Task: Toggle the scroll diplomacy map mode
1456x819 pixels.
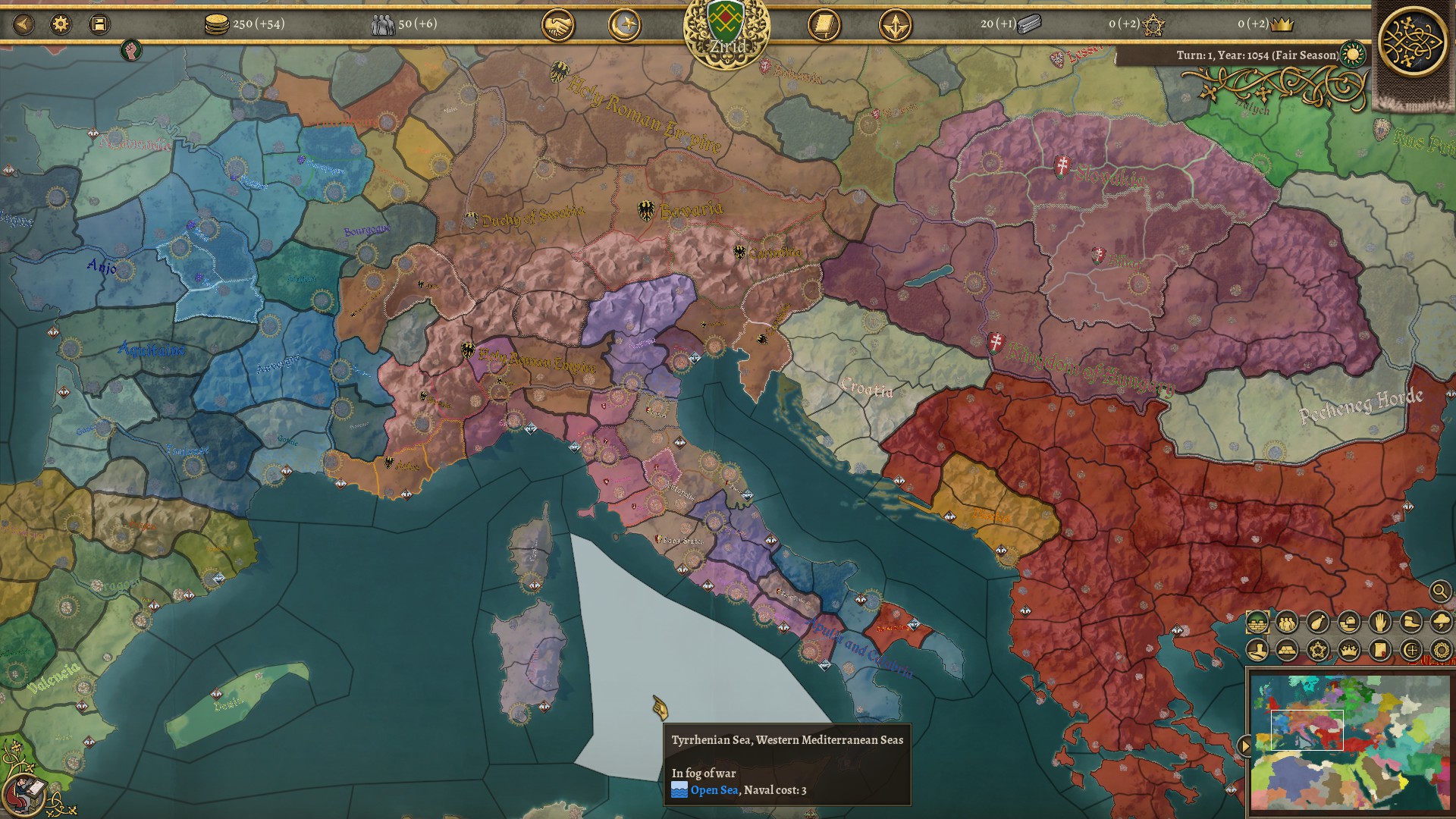Action: pyautogui.click(x=1379, y=650)
